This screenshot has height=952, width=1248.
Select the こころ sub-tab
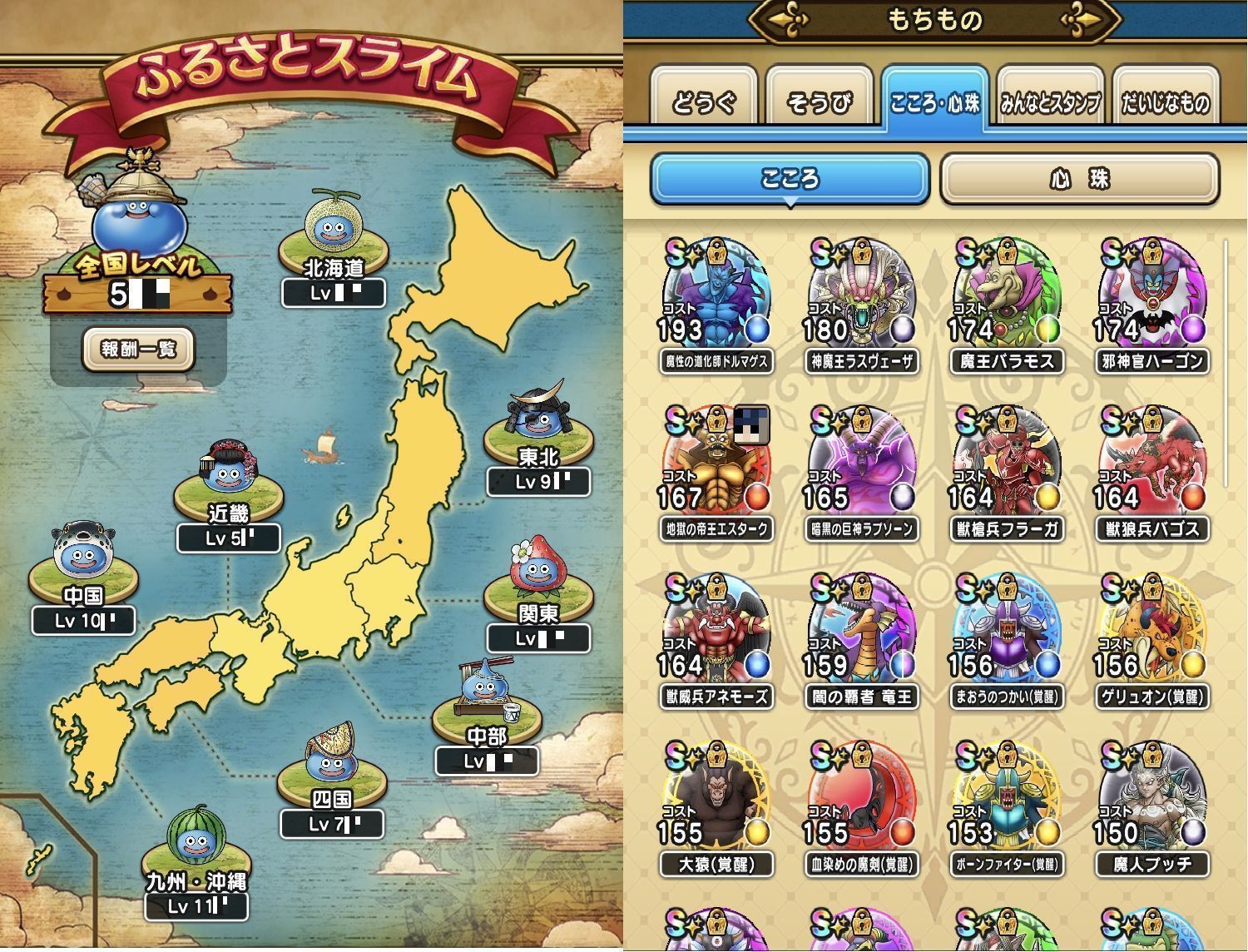click(790, 179)
